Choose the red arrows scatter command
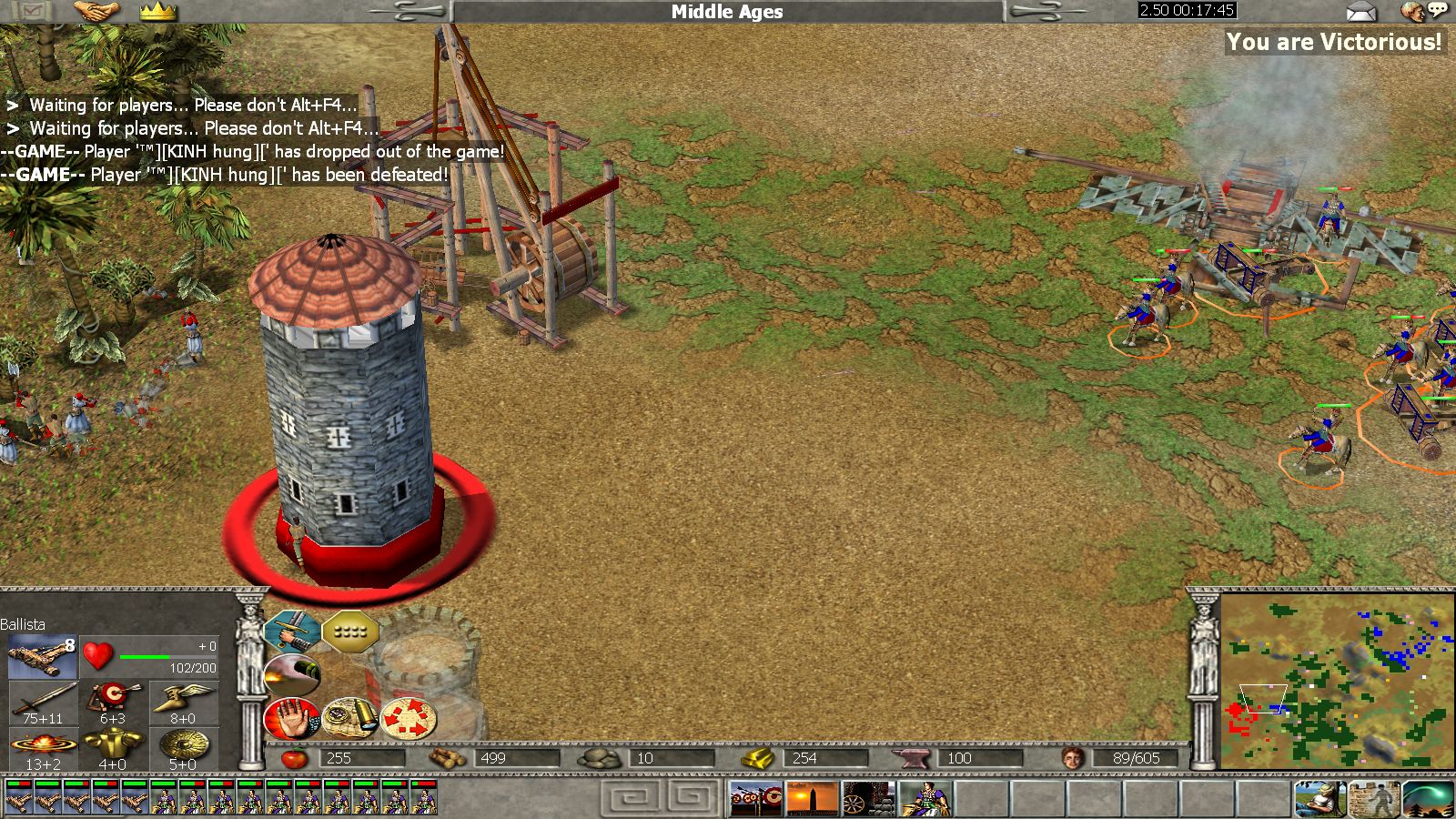The height and width of the screenshot is (819, 1456). [x=409, y=718]
